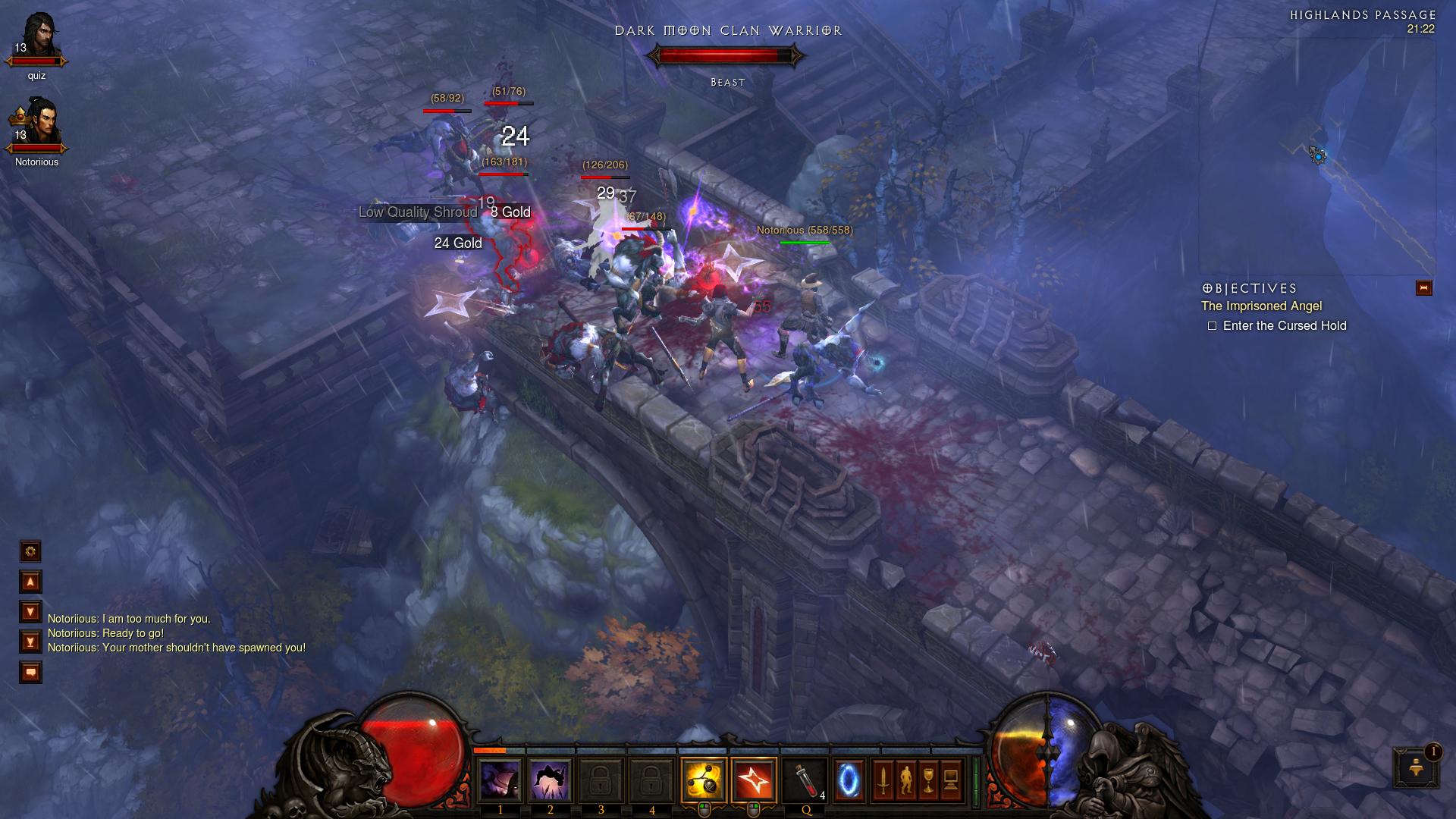Viewport: 1456px width, 819px height.
Task: Open chat options with the gear icon
Action: (30, 551)
